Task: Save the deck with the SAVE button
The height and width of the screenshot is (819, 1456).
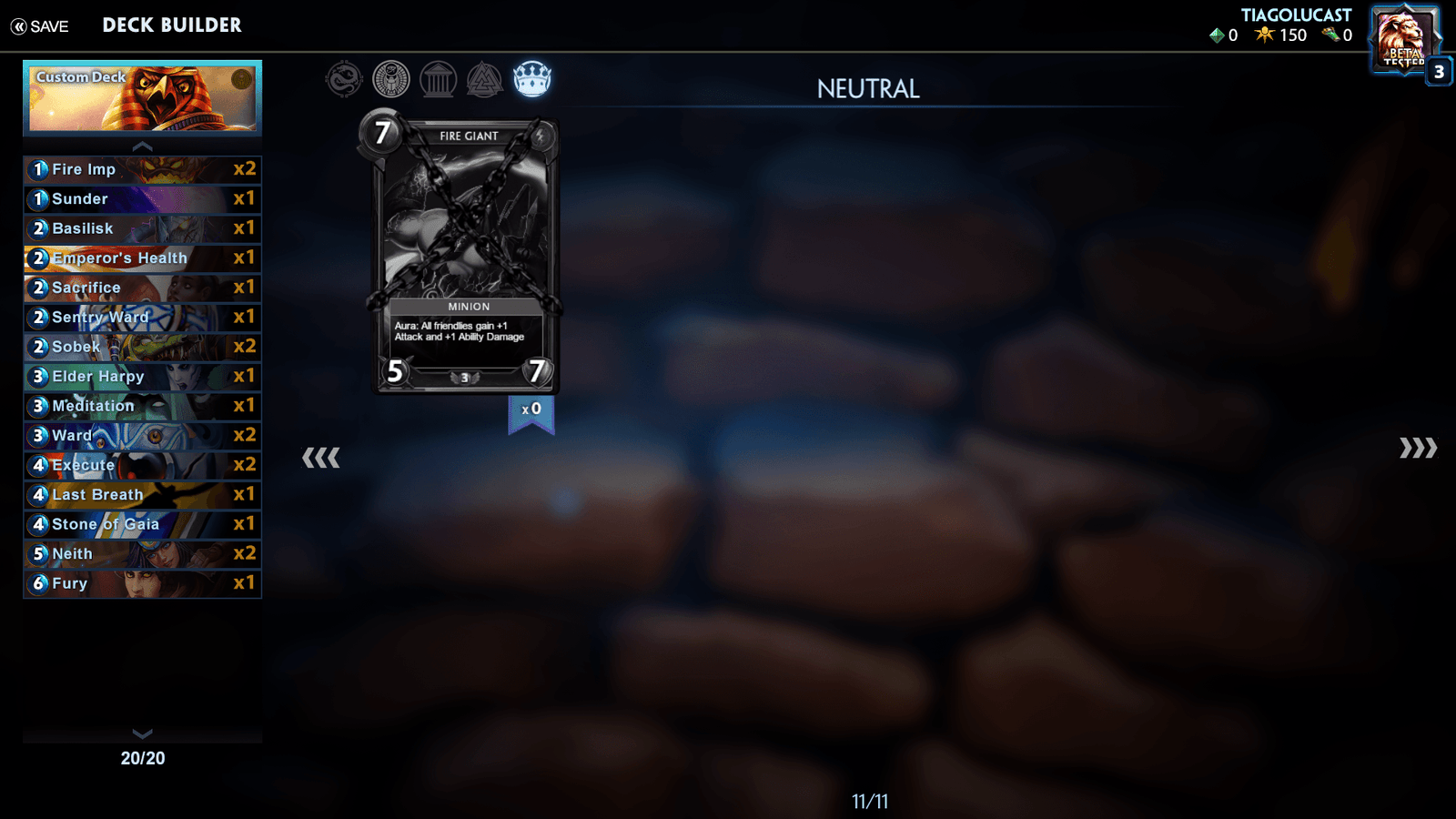Action: tap(40, 26)
